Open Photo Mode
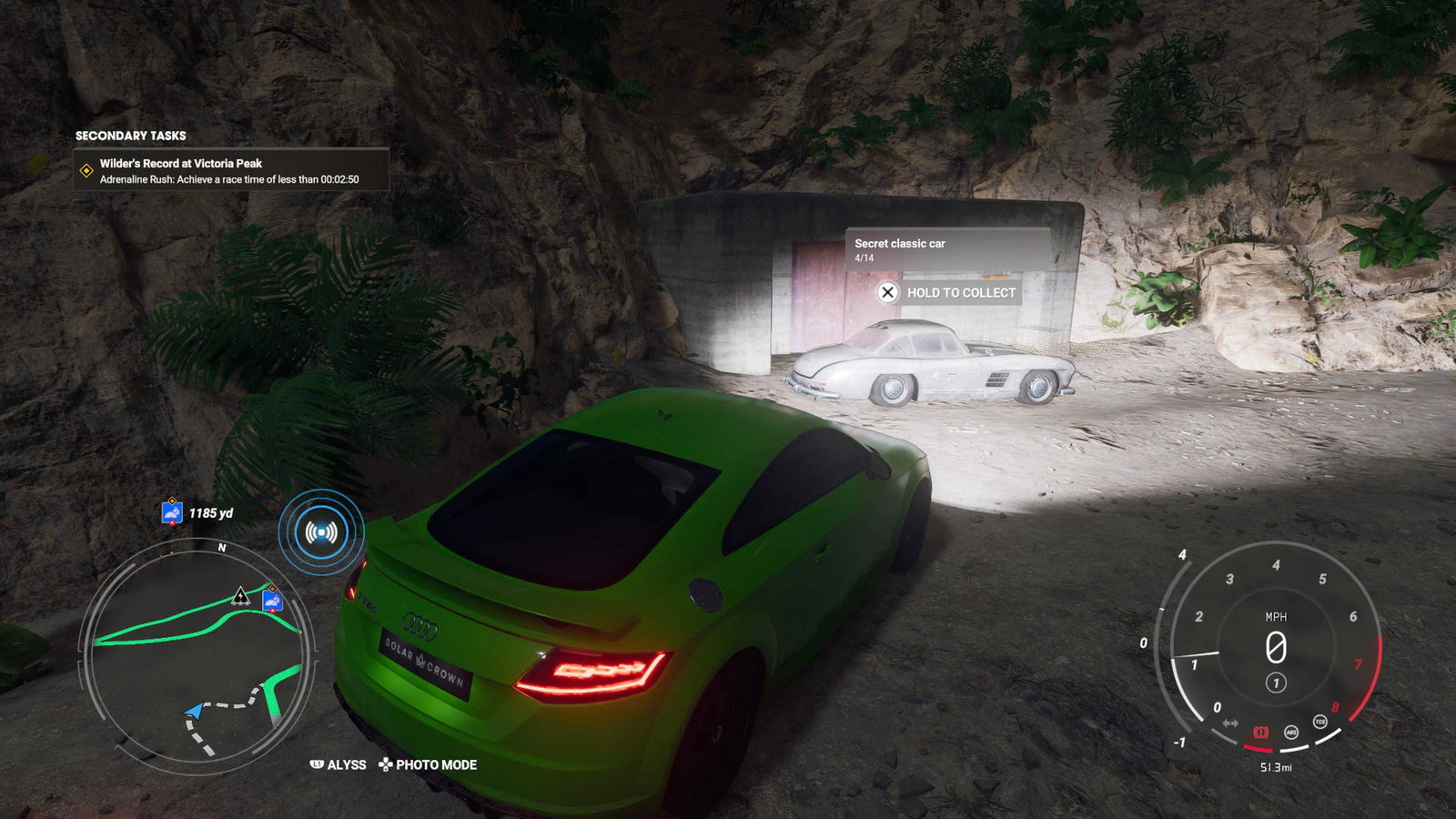Image resolution: width=1456 pixels, height=819 pixels. [429, 764]
